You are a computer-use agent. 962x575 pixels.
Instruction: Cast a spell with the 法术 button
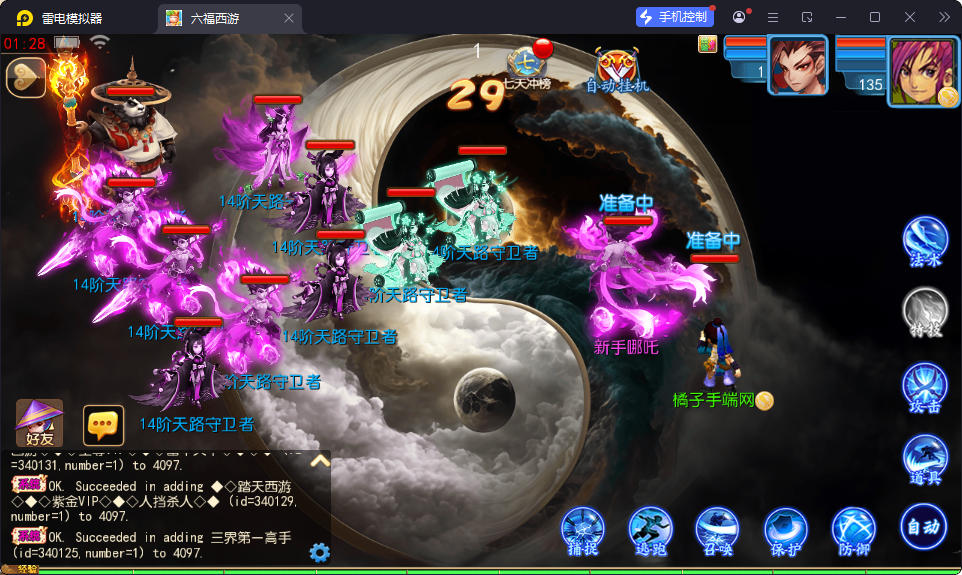coord(925,241)
